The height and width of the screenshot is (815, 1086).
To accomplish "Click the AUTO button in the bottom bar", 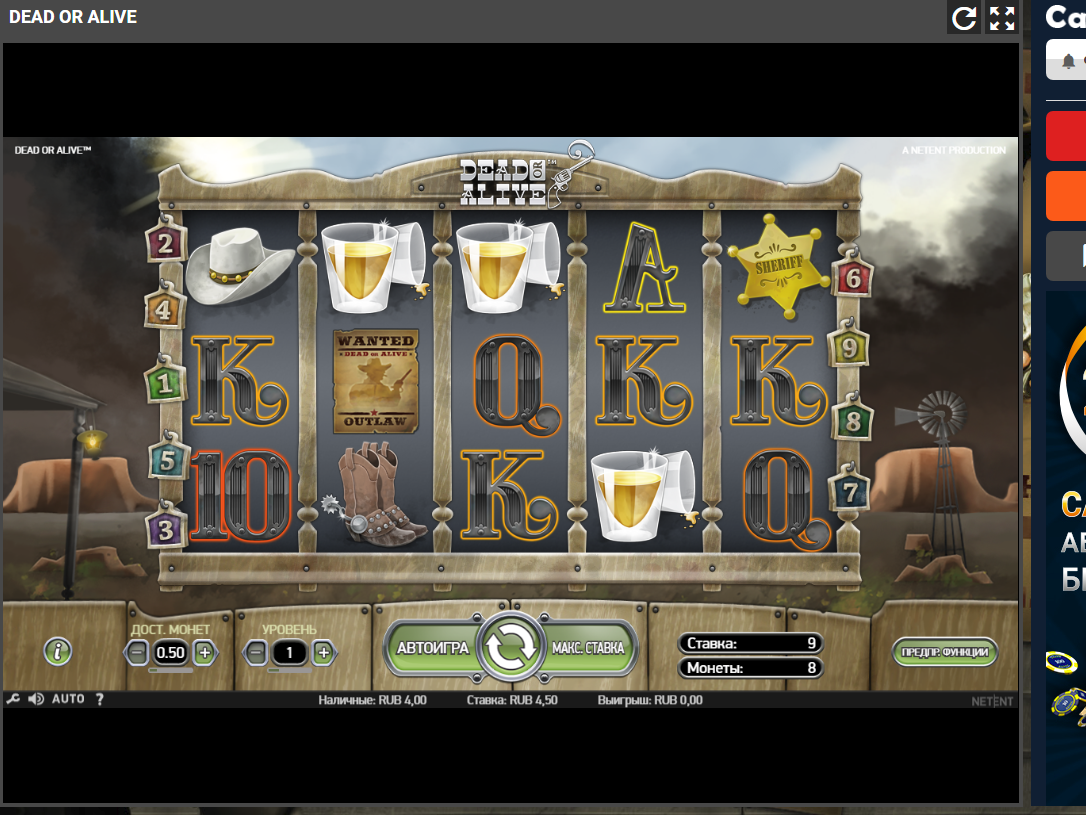I will [x=68, y=699].
